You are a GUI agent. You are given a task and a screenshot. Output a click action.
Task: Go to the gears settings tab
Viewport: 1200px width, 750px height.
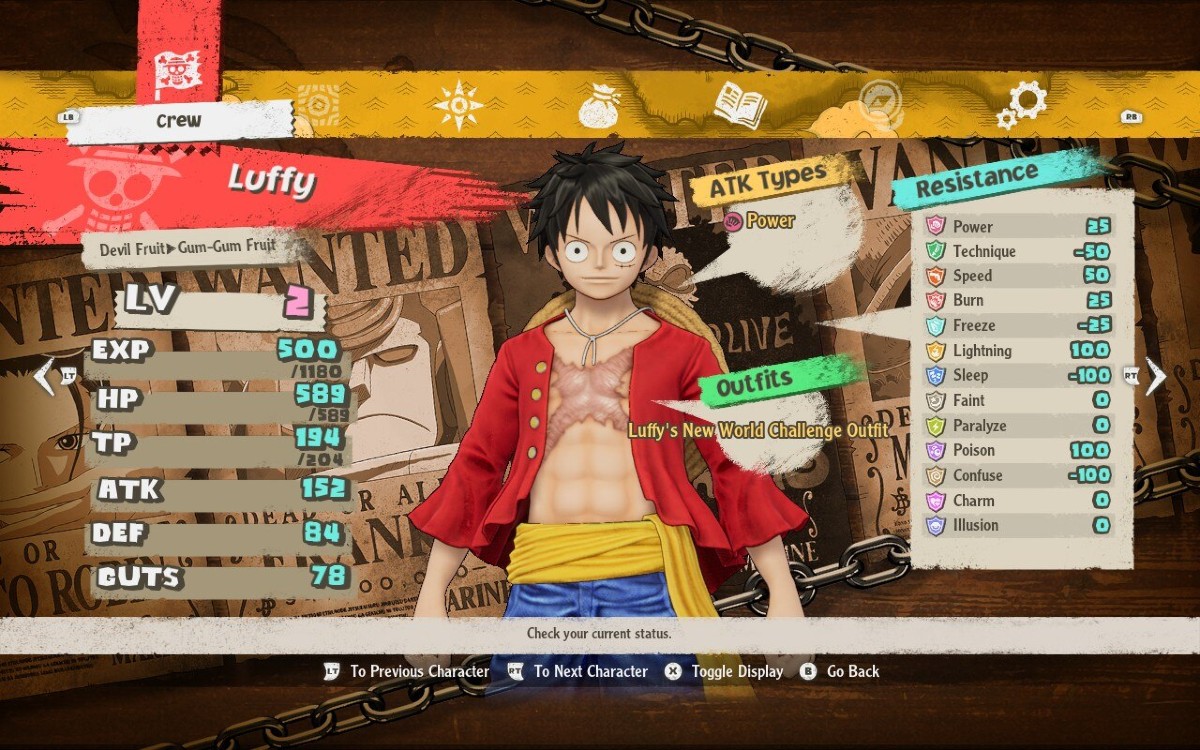1022,104
